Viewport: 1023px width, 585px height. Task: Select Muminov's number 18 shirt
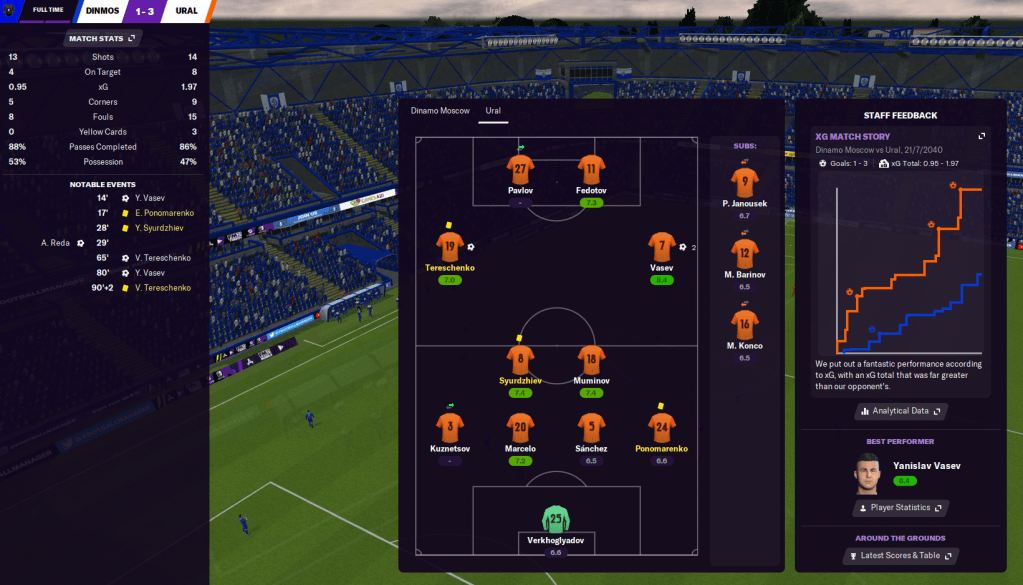pyautogui.click(x=591, y=359)
